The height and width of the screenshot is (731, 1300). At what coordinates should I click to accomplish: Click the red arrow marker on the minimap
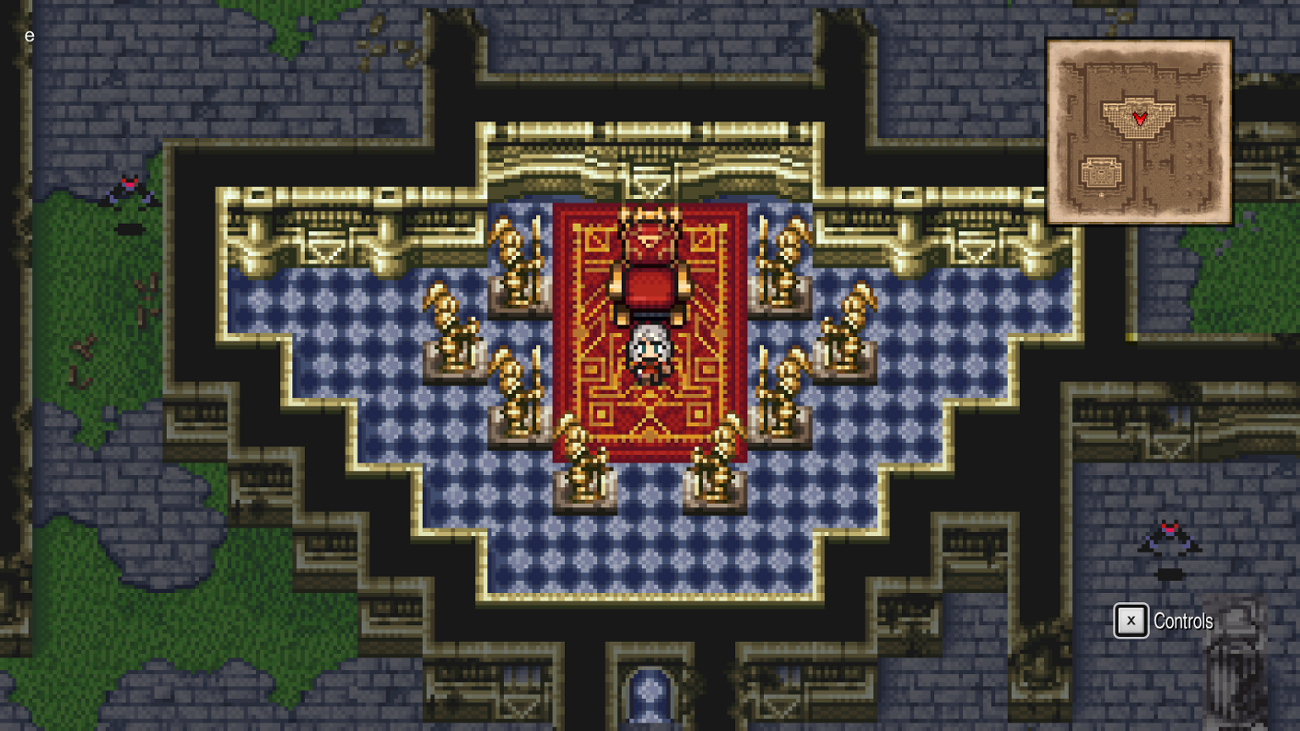click(1138, 117)
